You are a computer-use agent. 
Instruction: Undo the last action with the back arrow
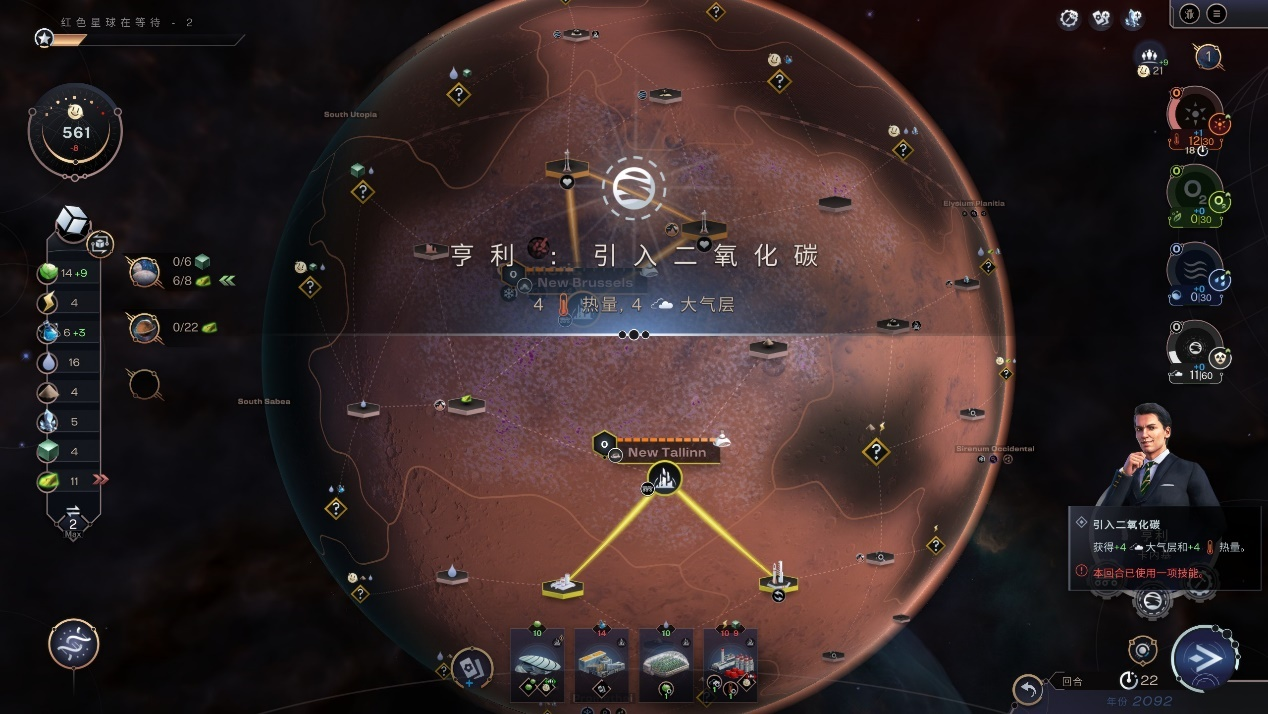click(1028, 688)
